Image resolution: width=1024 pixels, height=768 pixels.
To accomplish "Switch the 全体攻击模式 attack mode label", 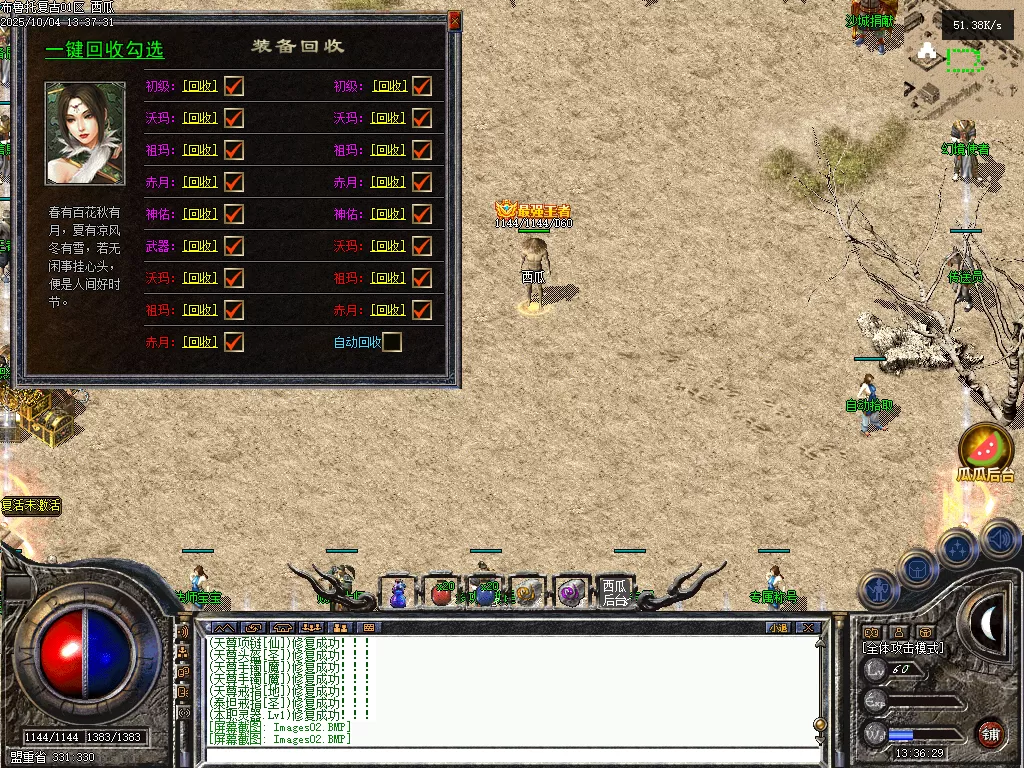I will point(902,648).
